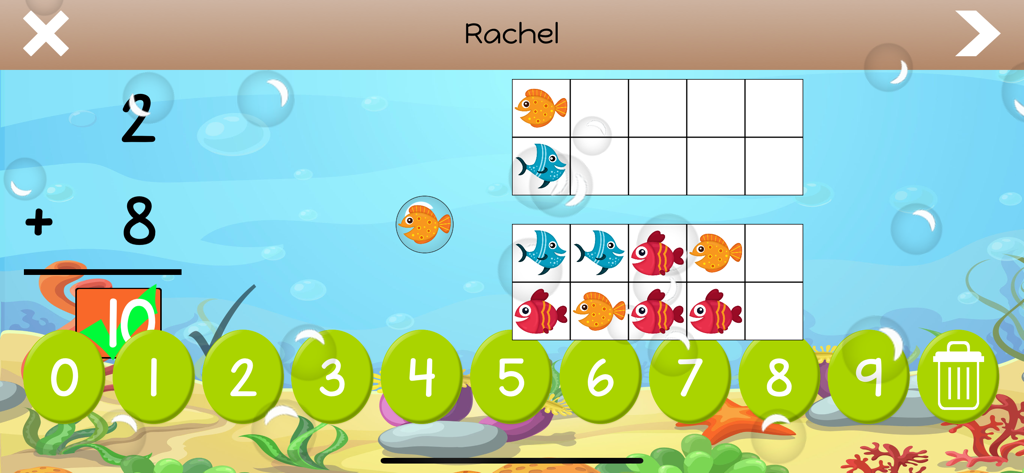Select the number 2 button
This screenshot has width=1024, height=473.
(242, 377)
